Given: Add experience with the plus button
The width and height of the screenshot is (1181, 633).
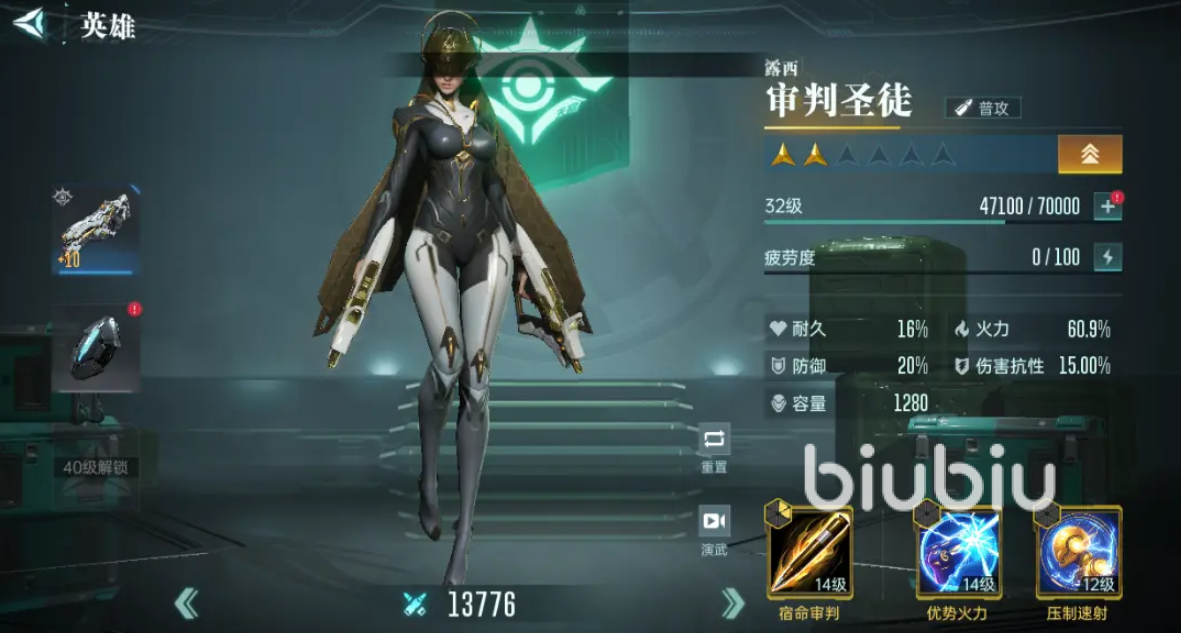Looking at the screenshot, I should pos(1107,206).
